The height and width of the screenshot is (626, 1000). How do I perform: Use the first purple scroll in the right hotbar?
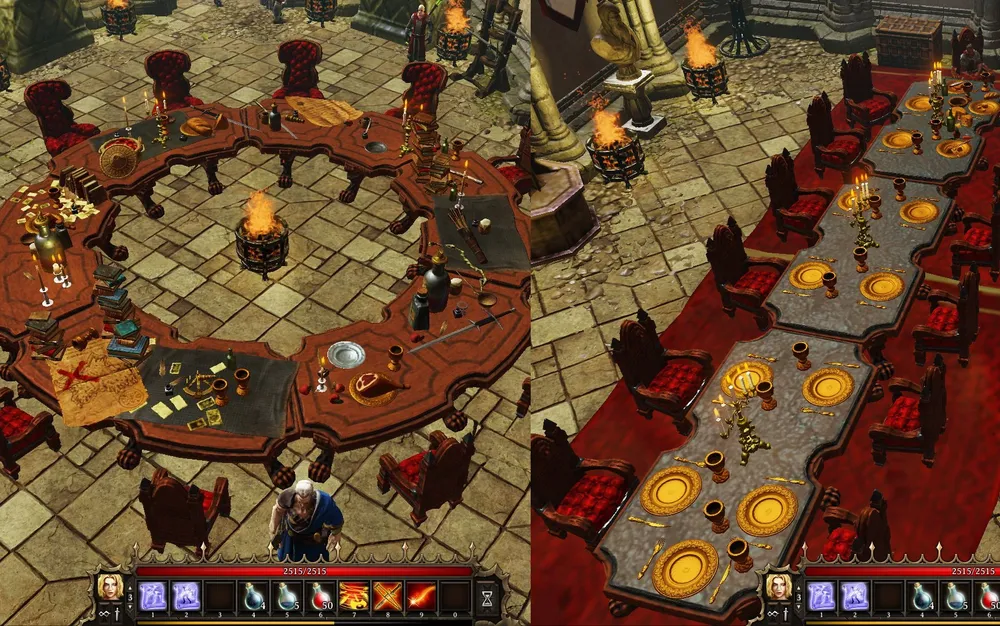pyautogui.click(x=821, y=596)
